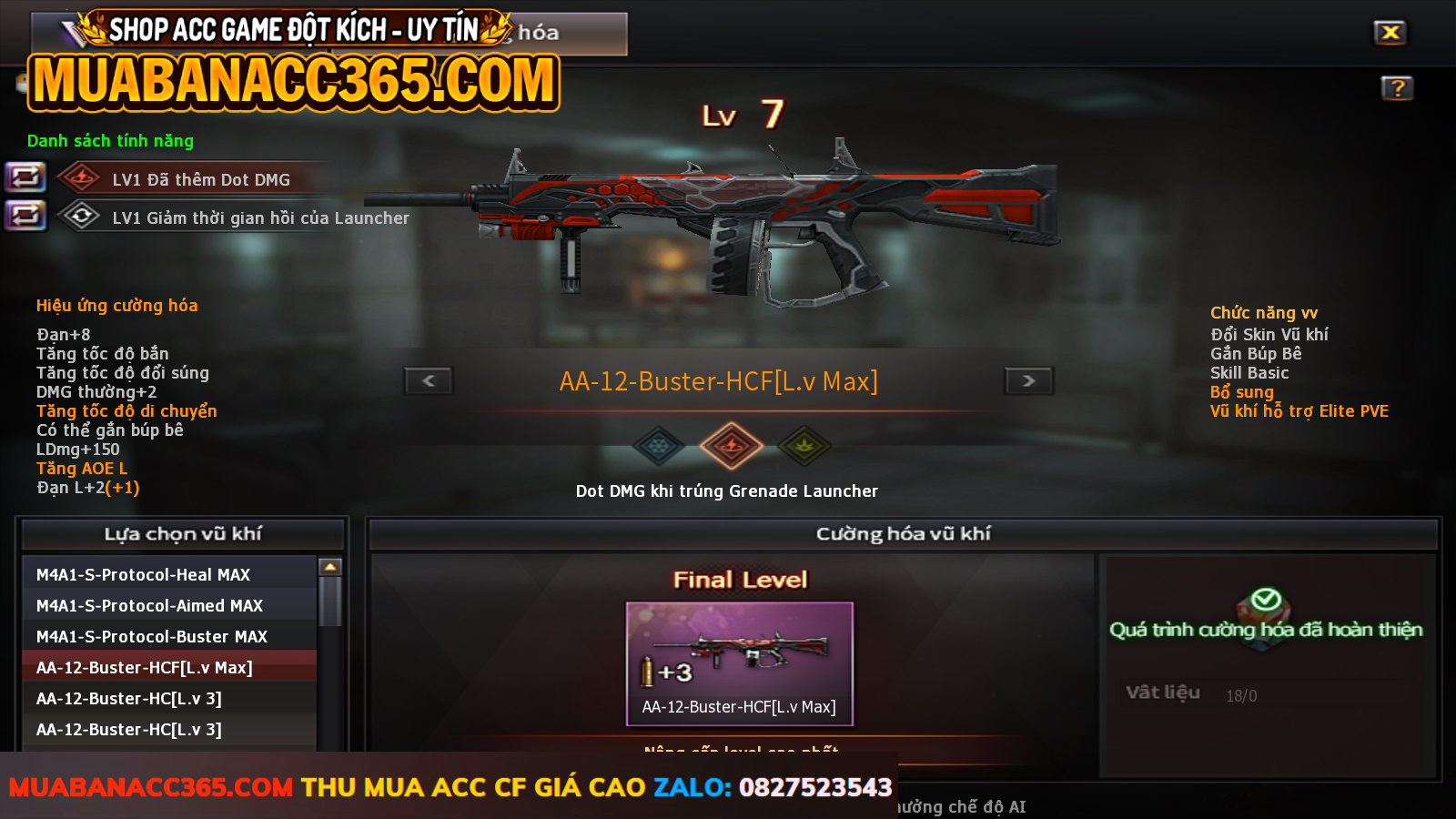This screenshot has width=1456, height=819.
Task: Click the LV1 Giảm thời gian hồi feature row
Action: click(x=260, y=217)
